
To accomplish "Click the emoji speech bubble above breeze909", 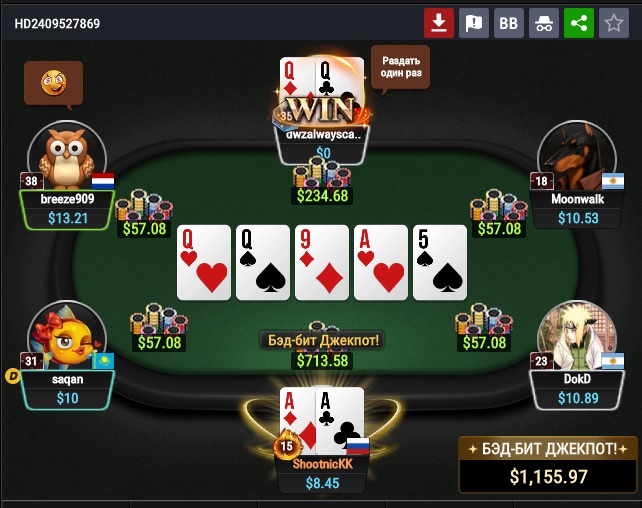I will (x=53, y=83).
